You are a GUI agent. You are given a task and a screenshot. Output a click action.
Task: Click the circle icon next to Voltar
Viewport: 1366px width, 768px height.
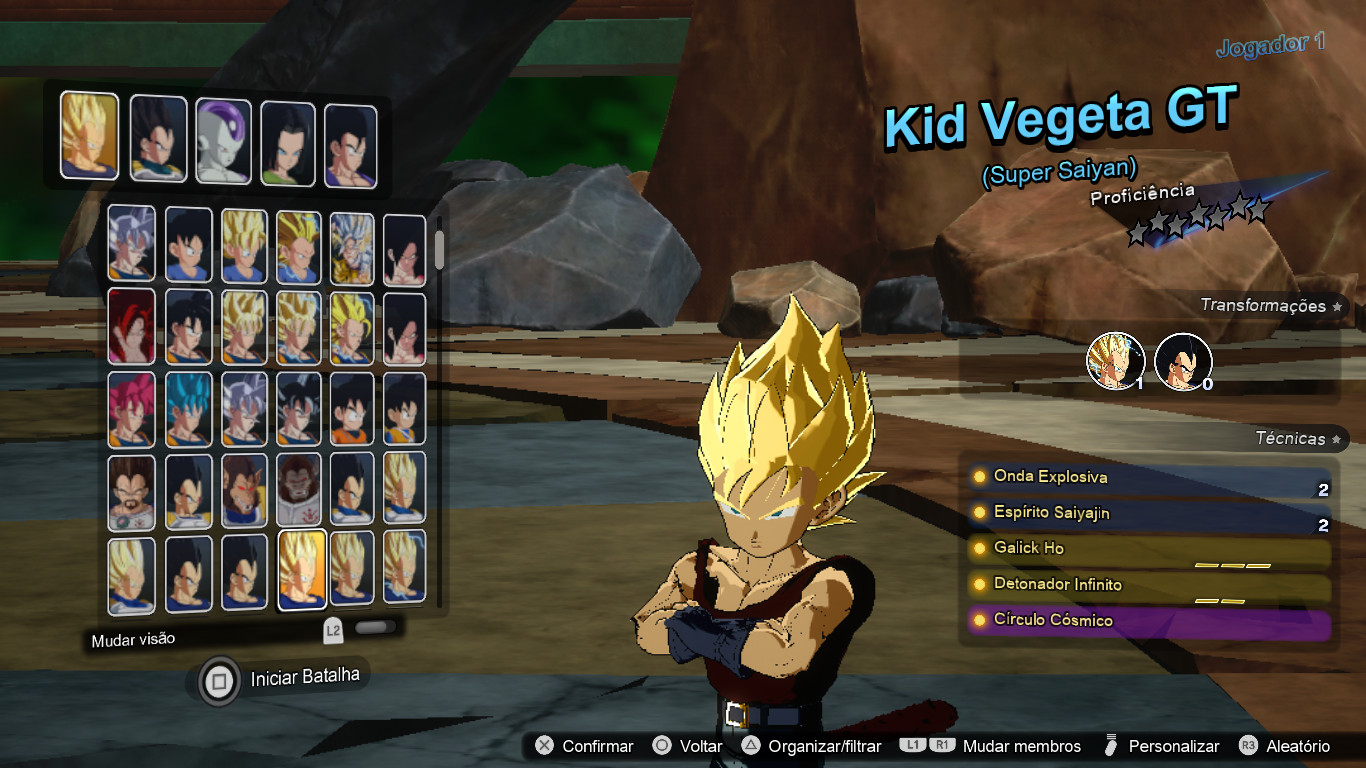662,746
